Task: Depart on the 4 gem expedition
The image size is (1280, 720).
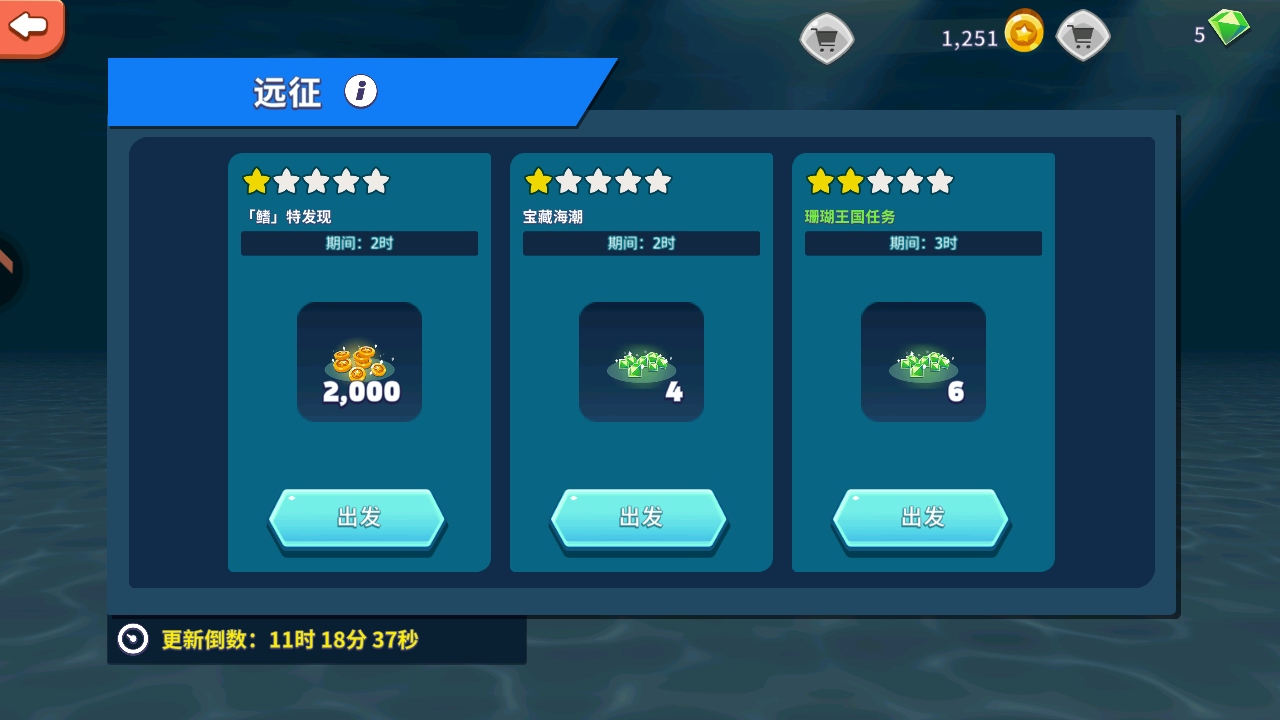Action: pos(640,518)
